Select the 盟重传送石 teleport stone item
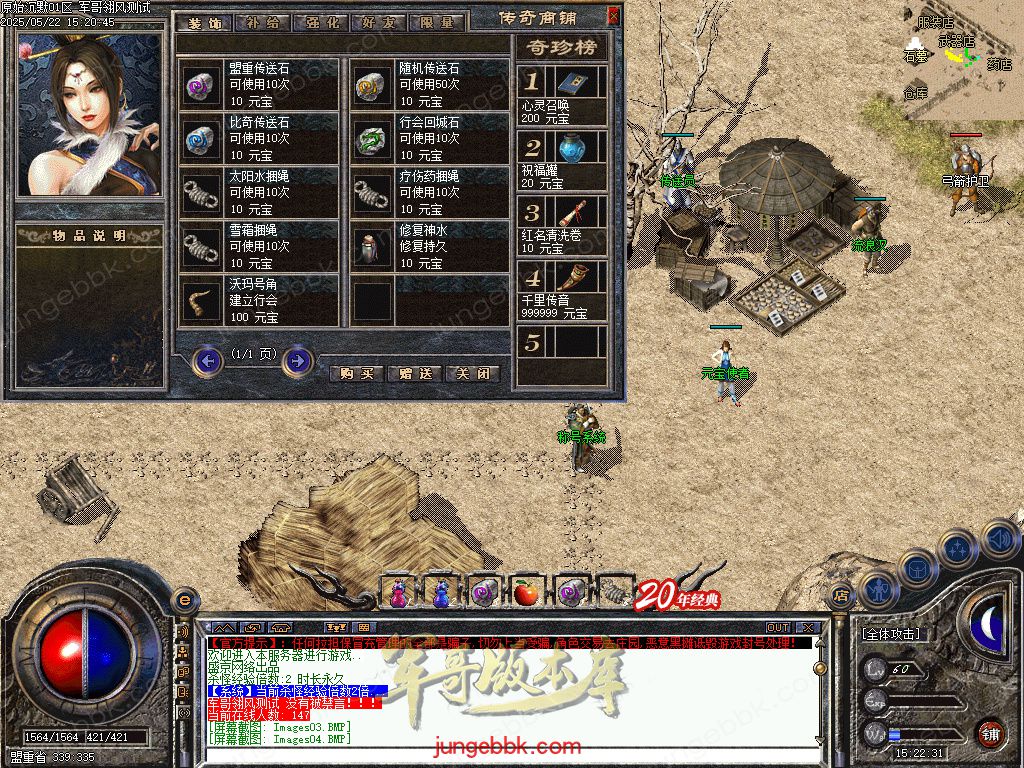Viewport: 1024px width, 768px height. pyautogui.click(x=203, y=85)
